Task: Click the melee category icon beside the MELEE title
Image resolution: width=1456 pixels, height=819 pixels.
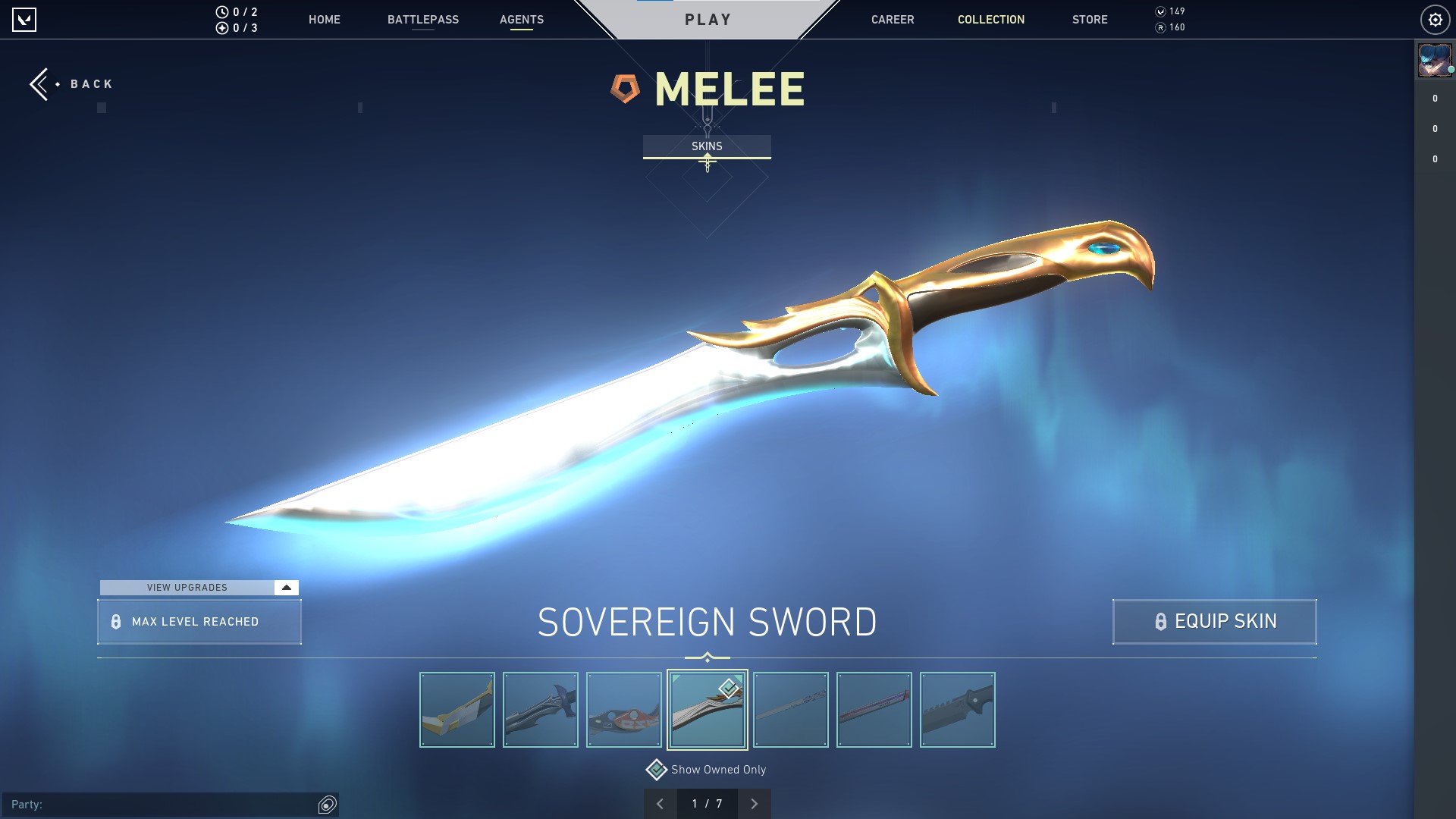Action: [626, 87]
